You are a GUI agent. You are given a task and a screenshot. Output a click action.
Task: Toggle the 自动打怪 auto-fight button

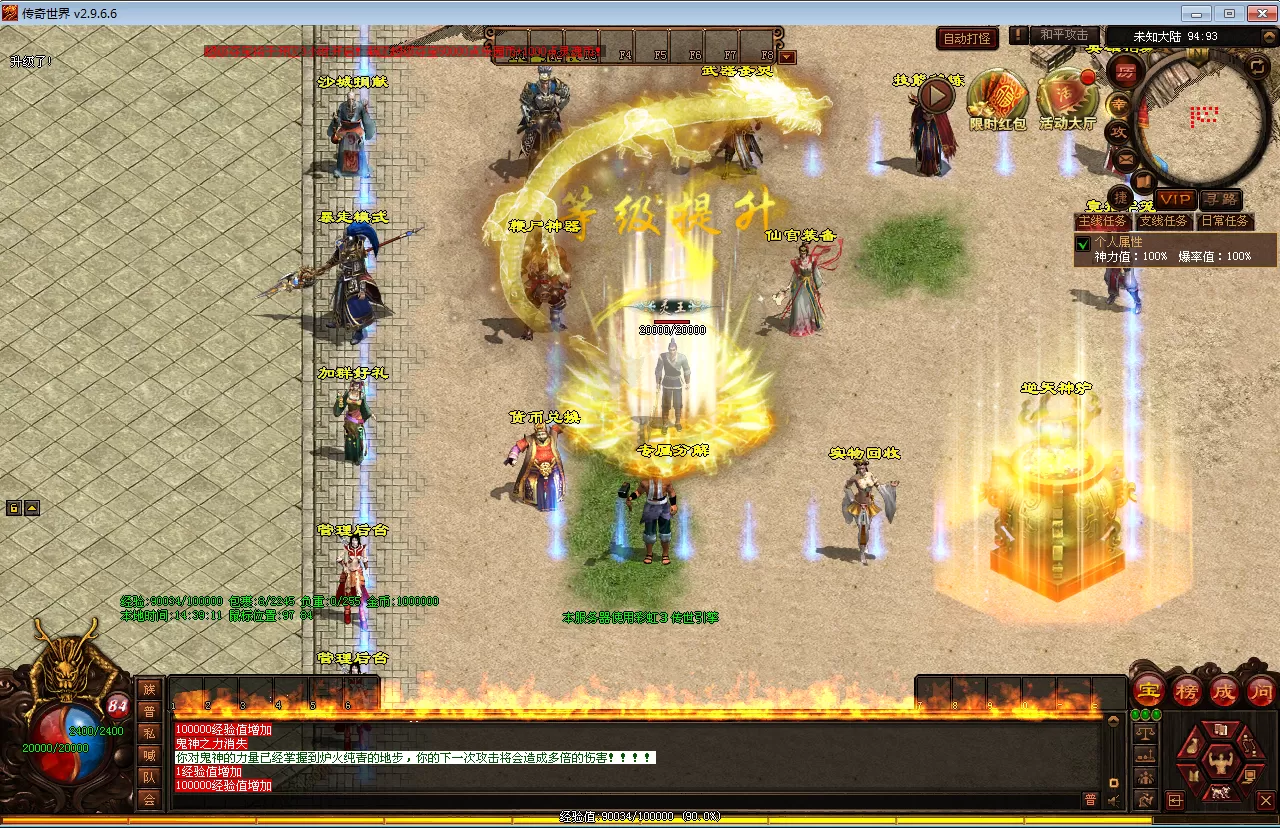(968, 39)
